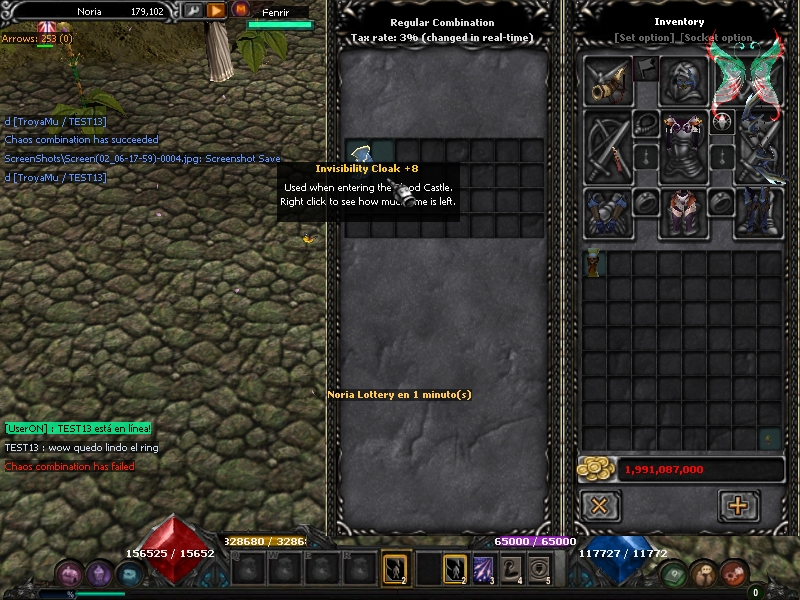Close the inventory with the X button
This screenshot has height=600, width=800.
[x=600, y=505]
